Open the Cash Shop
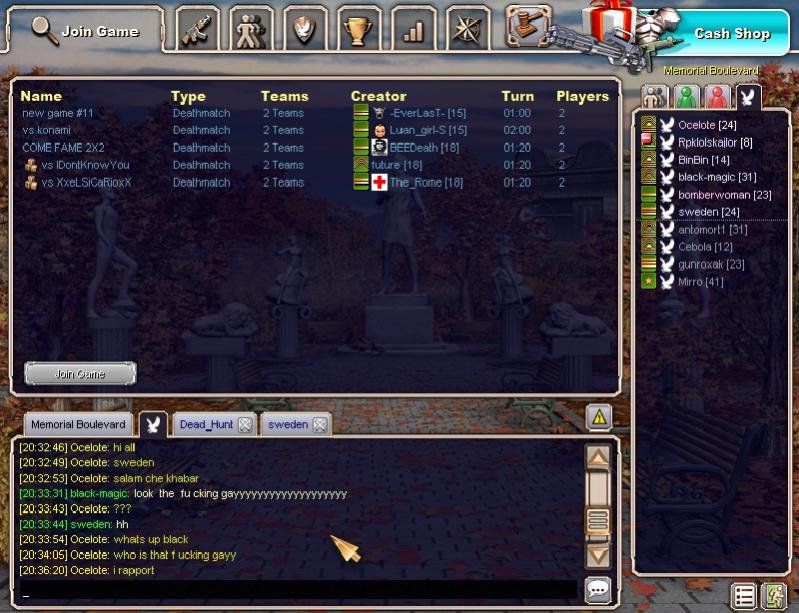 coord(730,33)
